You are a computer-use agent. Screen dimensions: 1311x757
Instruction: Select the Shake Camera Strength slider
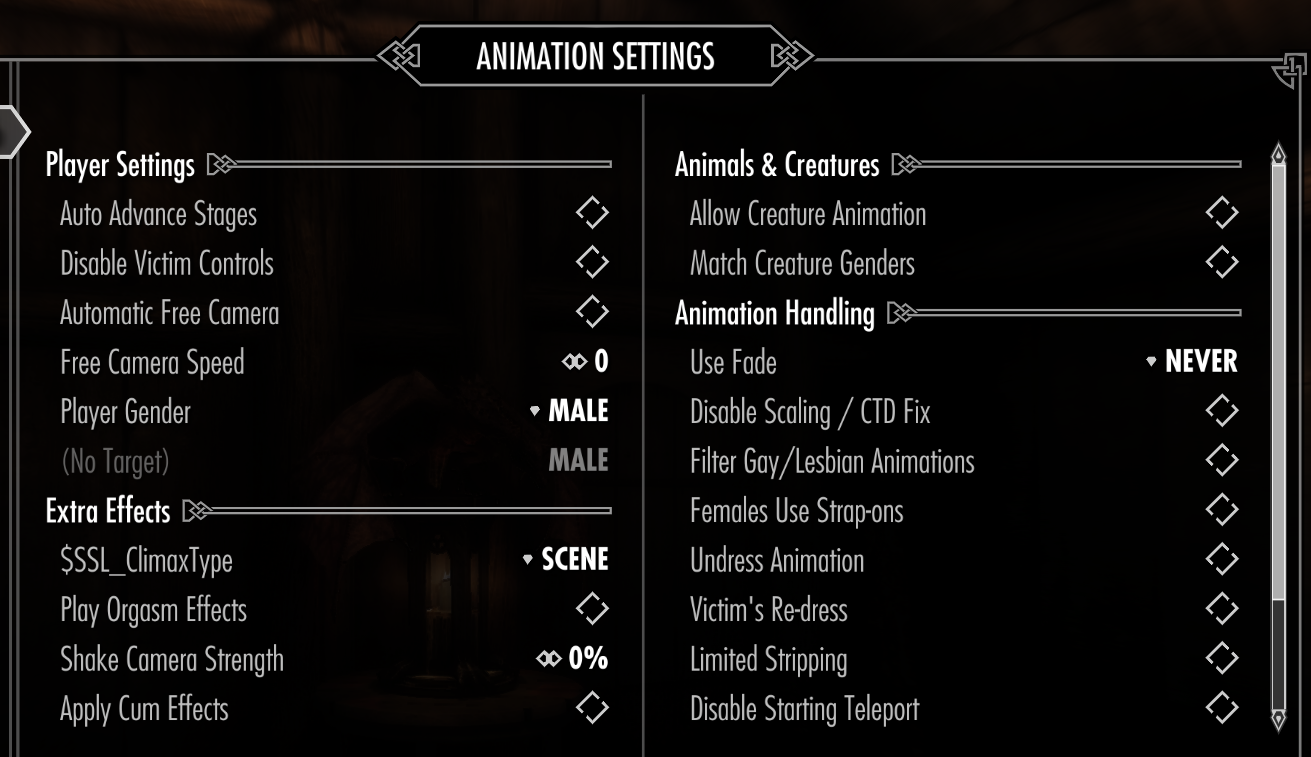(x=573, y=659)
